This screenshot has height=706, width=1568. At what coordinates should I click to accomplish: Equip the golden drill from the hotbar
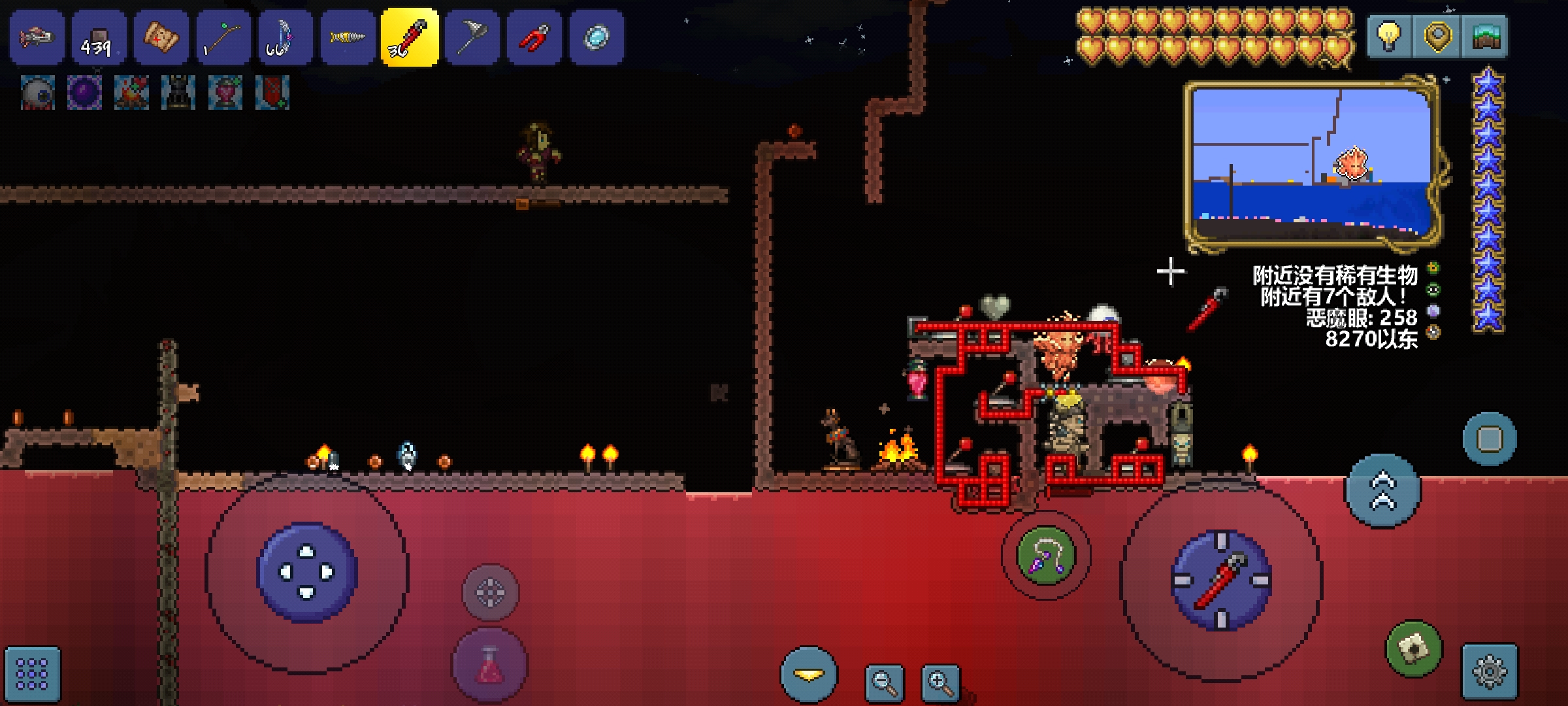click(347, 37)
